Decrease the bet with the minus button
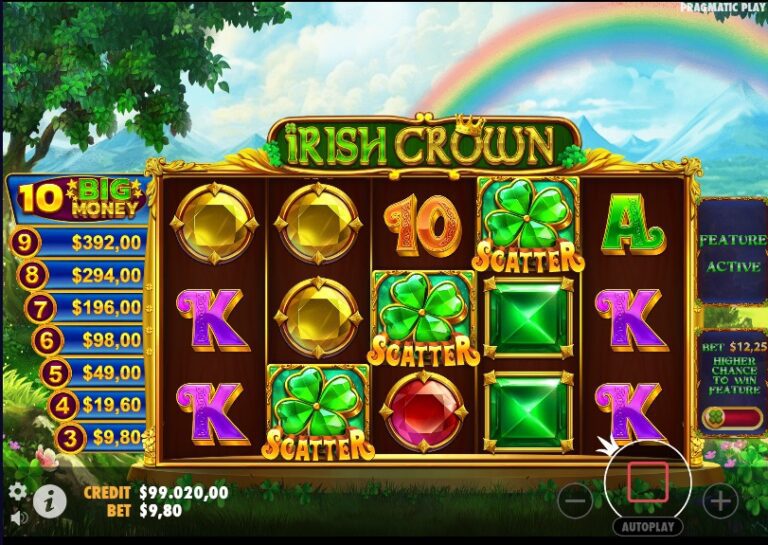 point(575,499)
